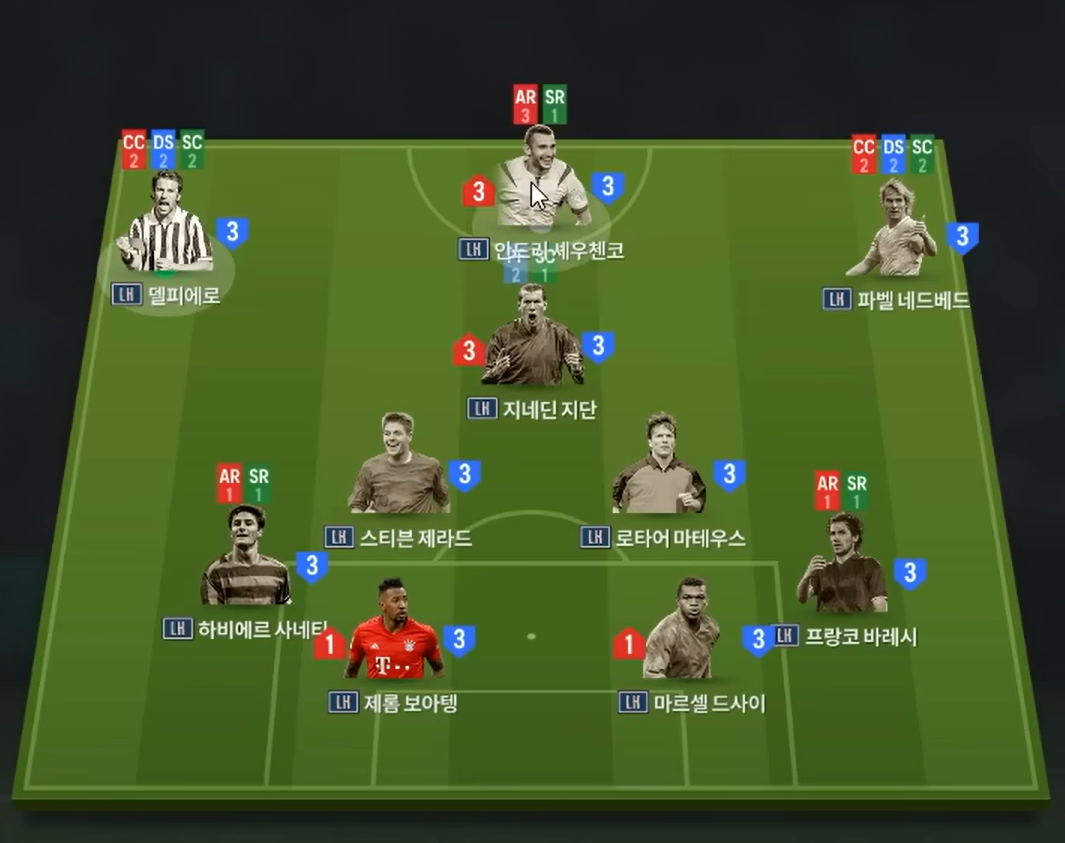Image resolution: width=1065 pixels, height=843 pixels.
Task: Click Zidane's blue defense level 3 badge
Action: [597, 347]
